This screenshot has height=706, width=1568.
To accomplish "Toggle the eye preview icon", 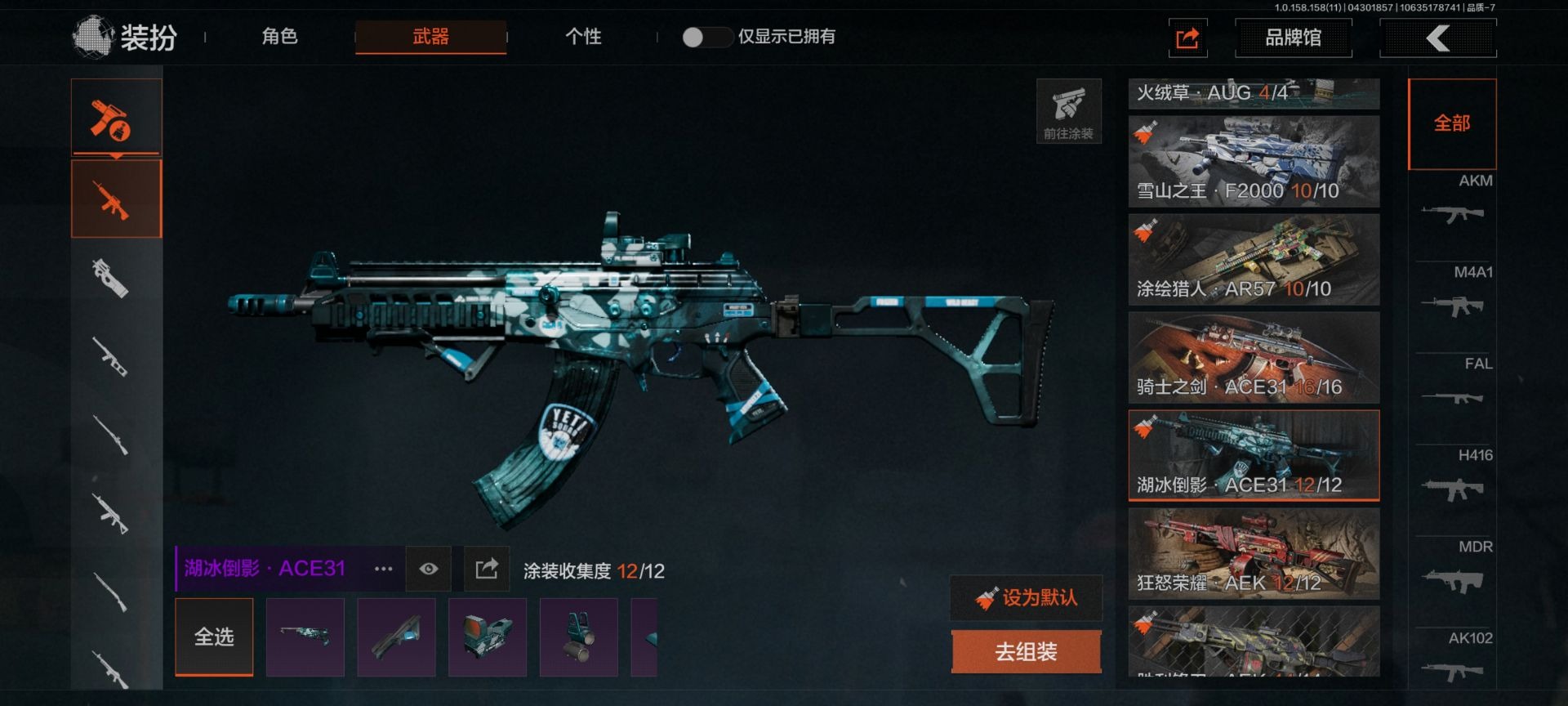I will coord(429,569).
